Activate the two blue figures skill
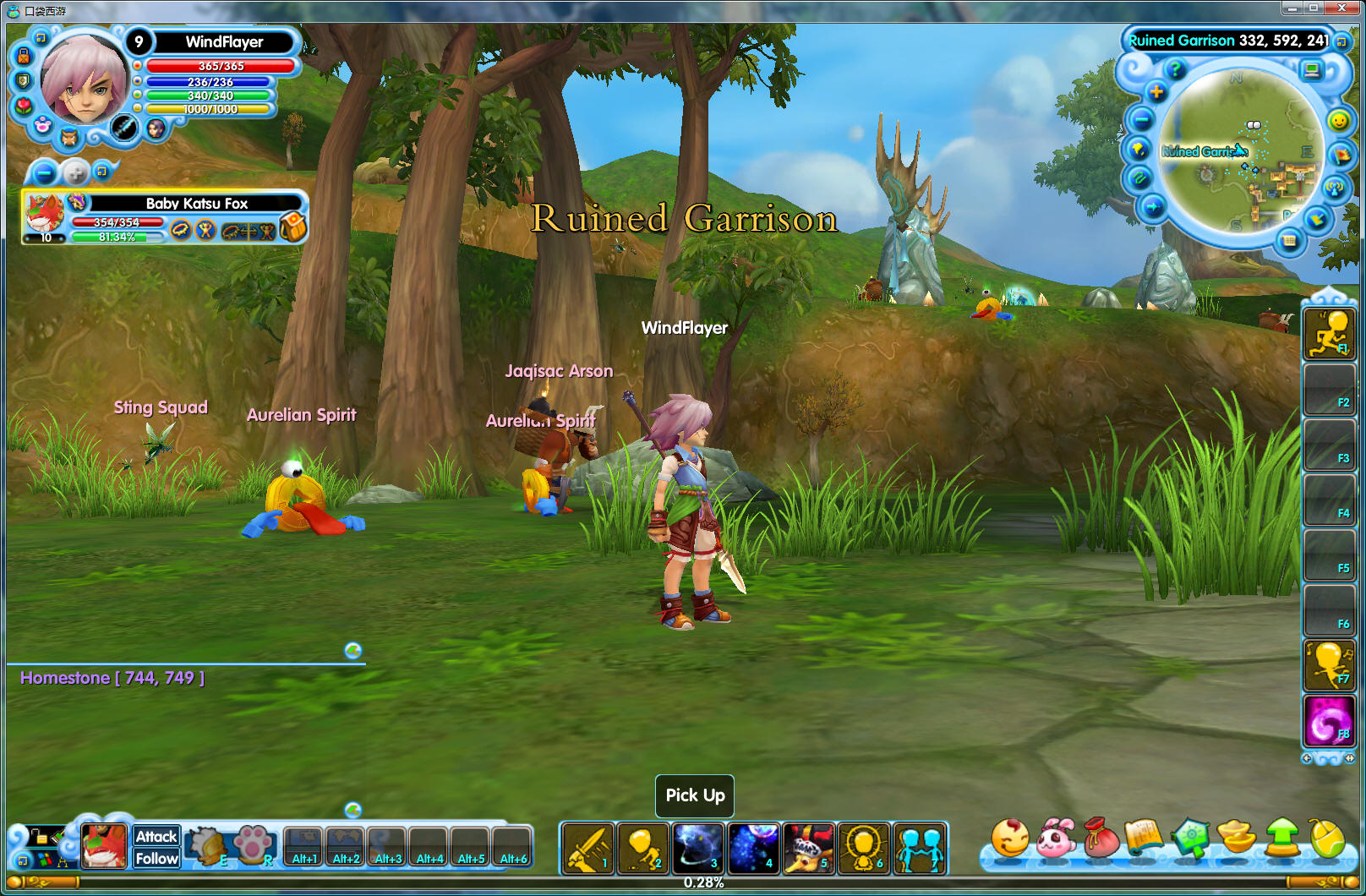 point(919,848)
